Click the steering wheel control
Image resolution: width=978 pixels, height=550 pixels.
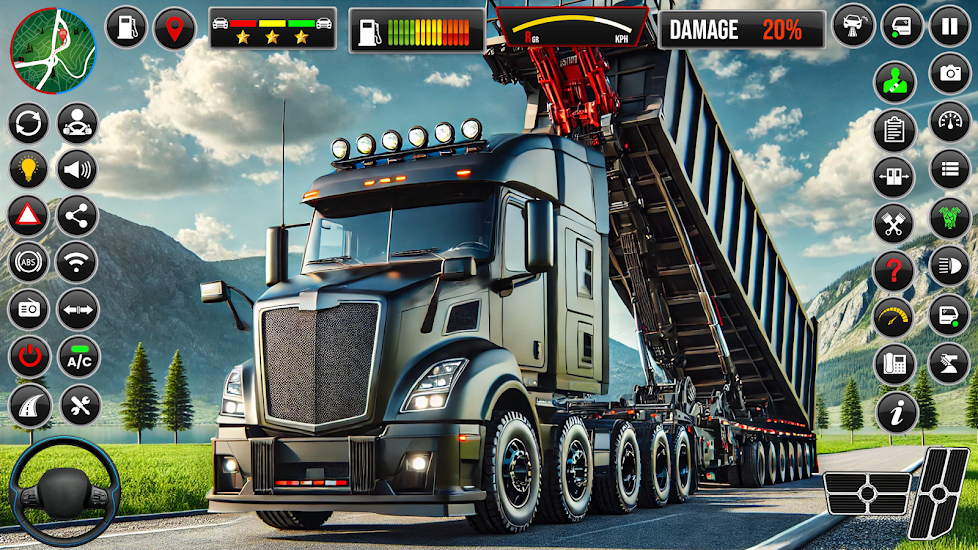click(64, 496)
